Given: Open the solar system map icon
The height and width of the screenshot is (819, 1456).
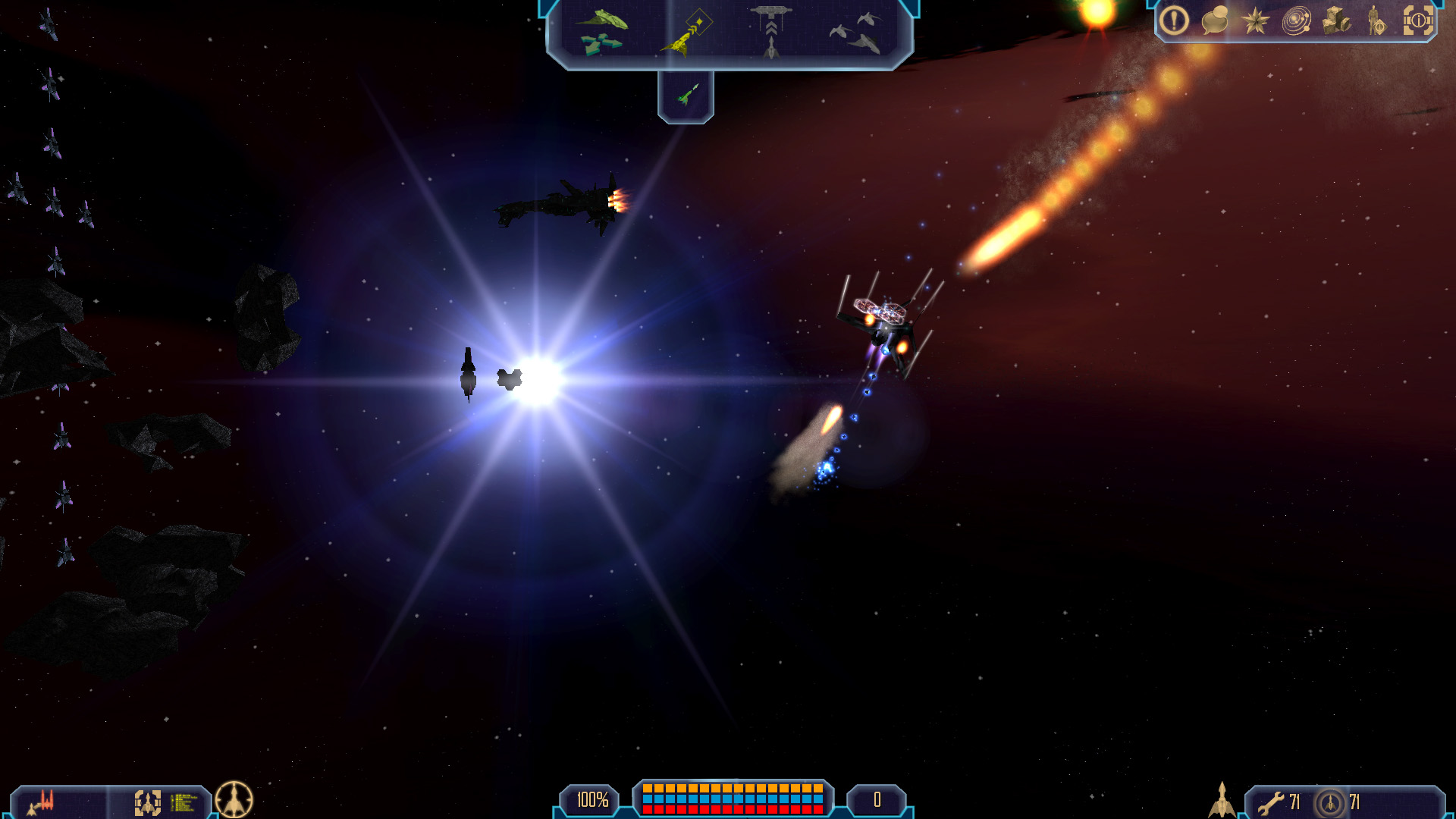Looking at the screenshot, I should pos(1296,20).
